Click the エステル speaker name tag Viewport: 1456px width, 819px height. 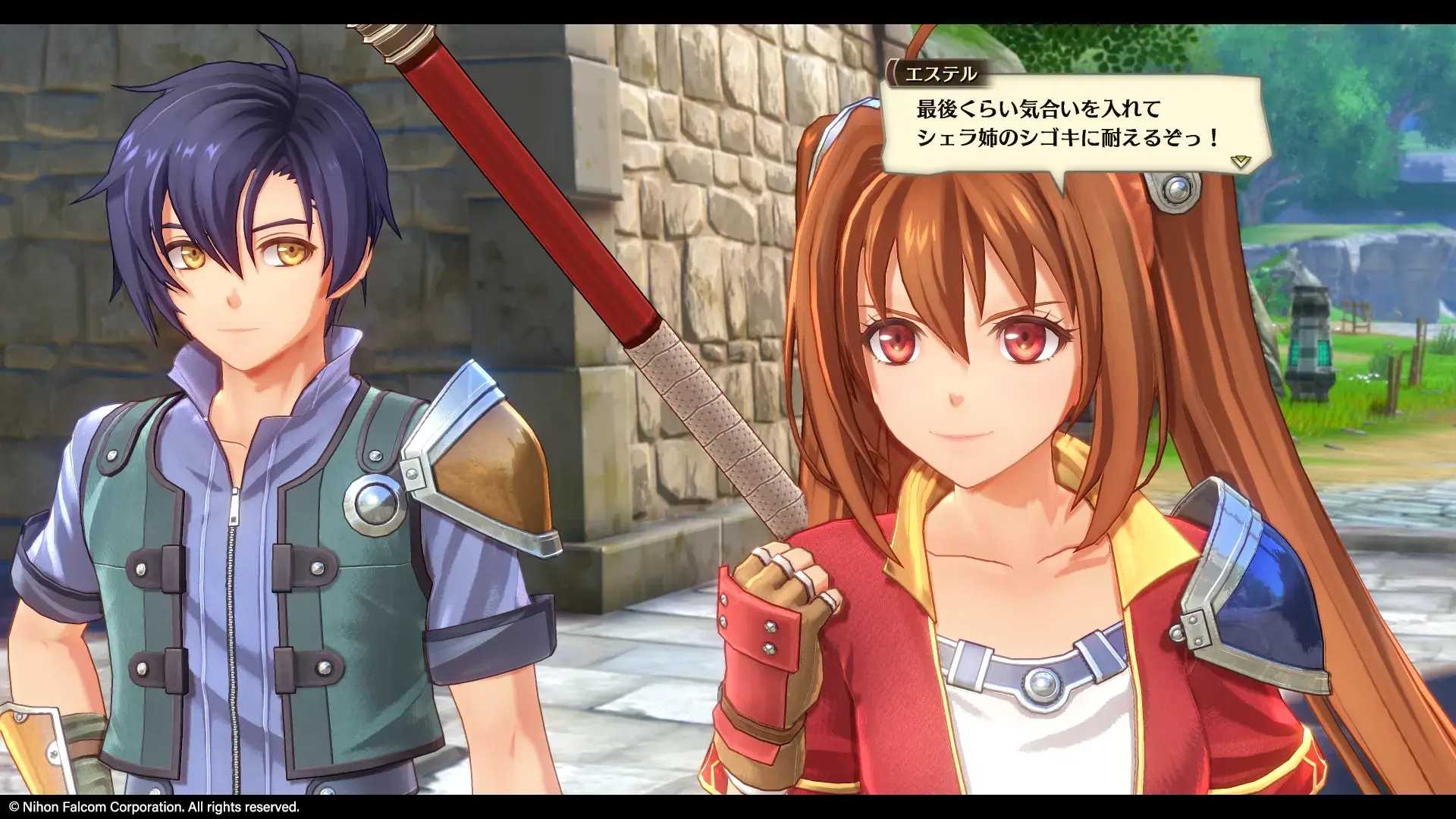pos(940,74)
